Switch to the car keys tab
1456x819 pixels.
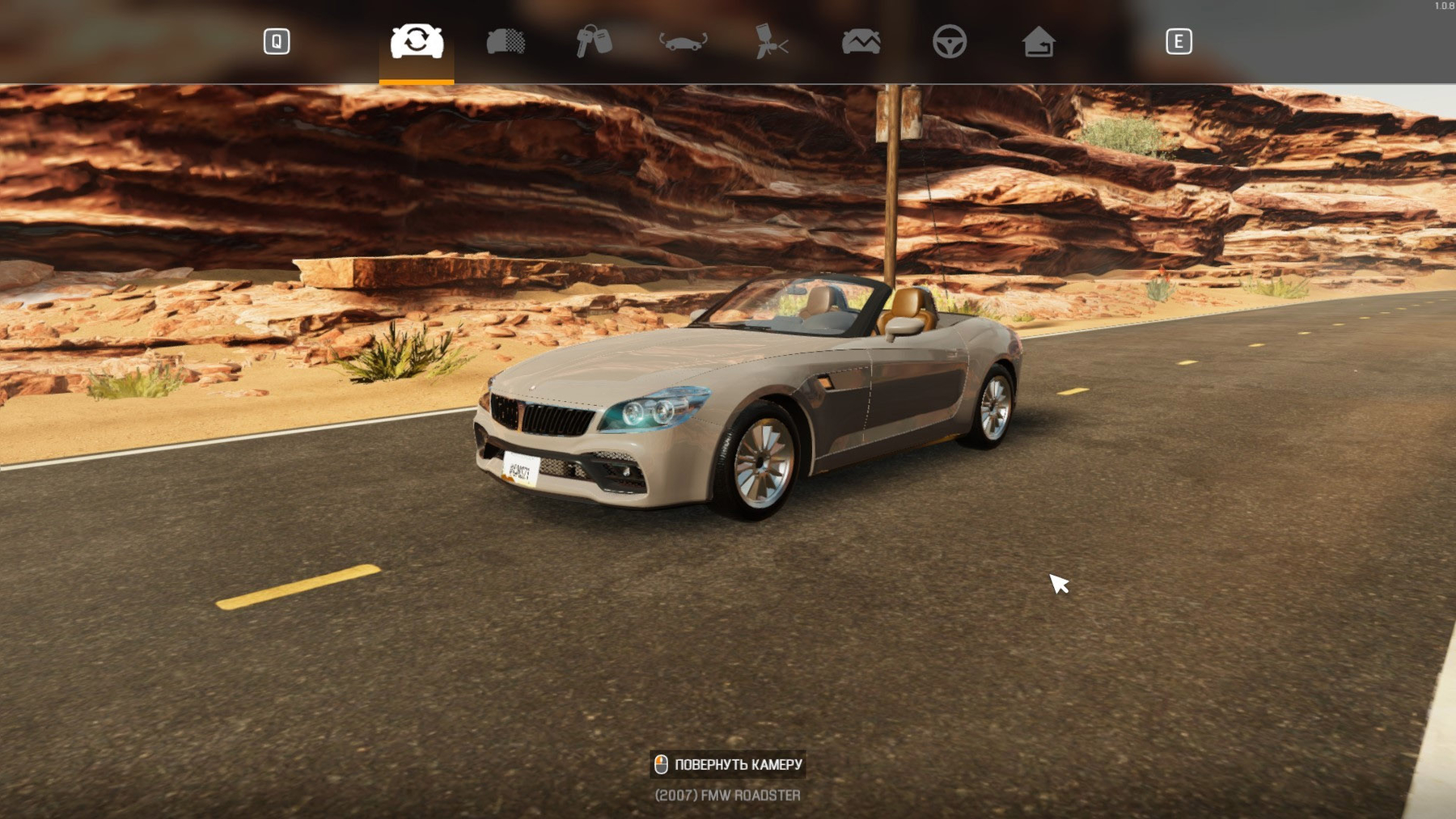click(594, 41)
